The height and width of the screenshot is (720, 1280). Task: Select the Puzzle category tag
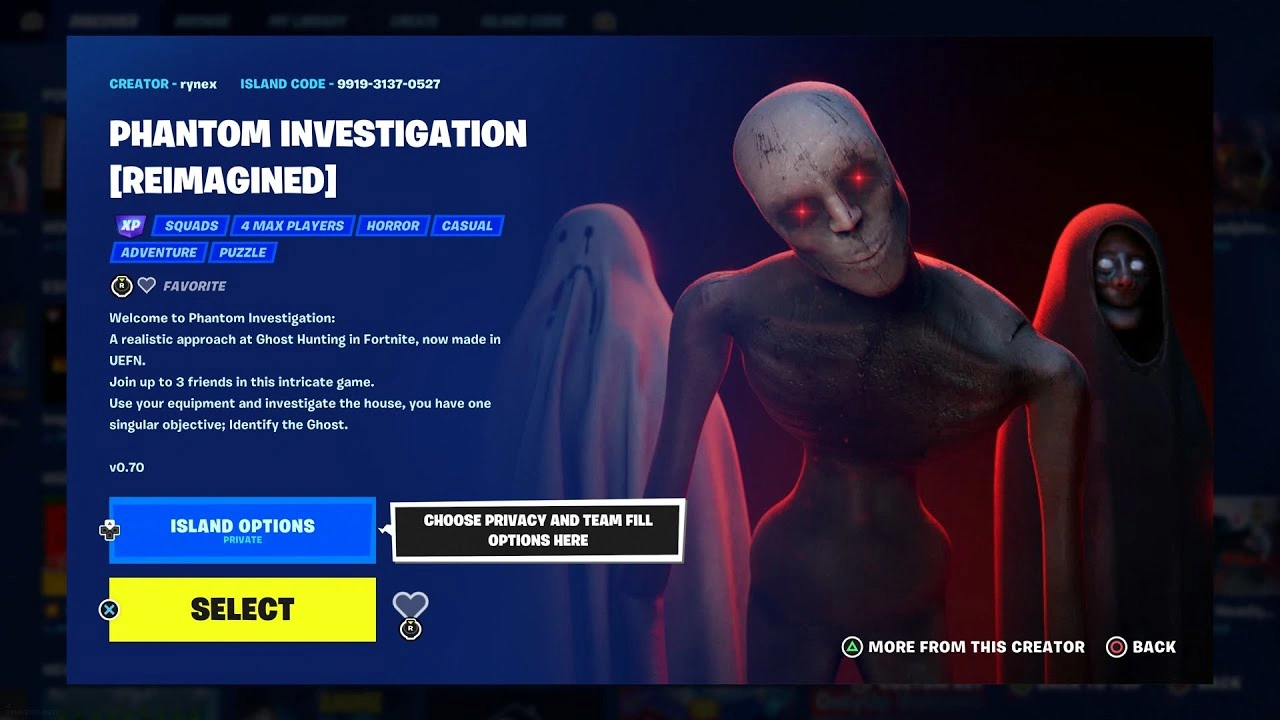point(242,253)
